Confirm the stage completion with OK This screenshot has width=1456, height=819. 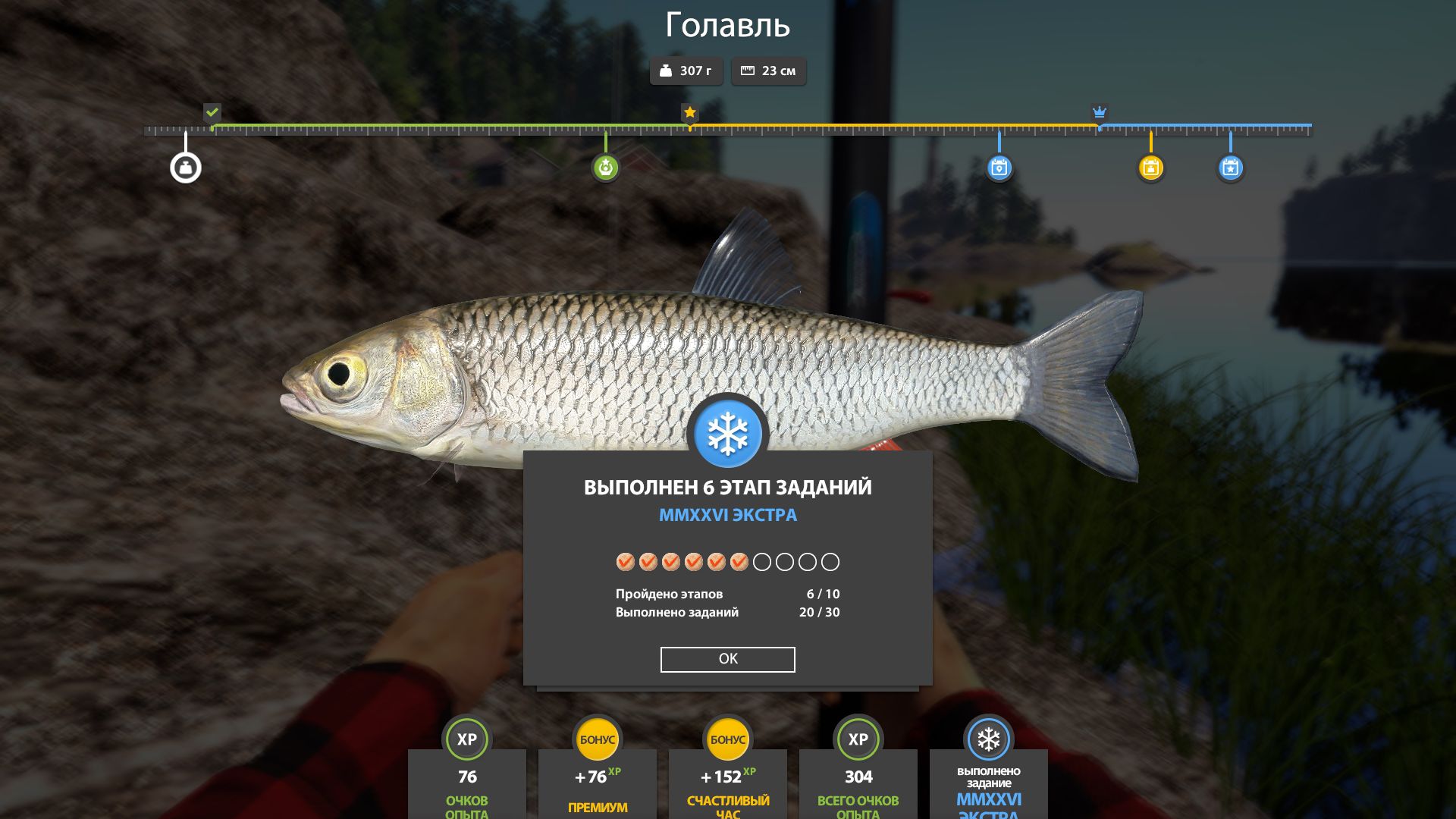tap(727, 659)
